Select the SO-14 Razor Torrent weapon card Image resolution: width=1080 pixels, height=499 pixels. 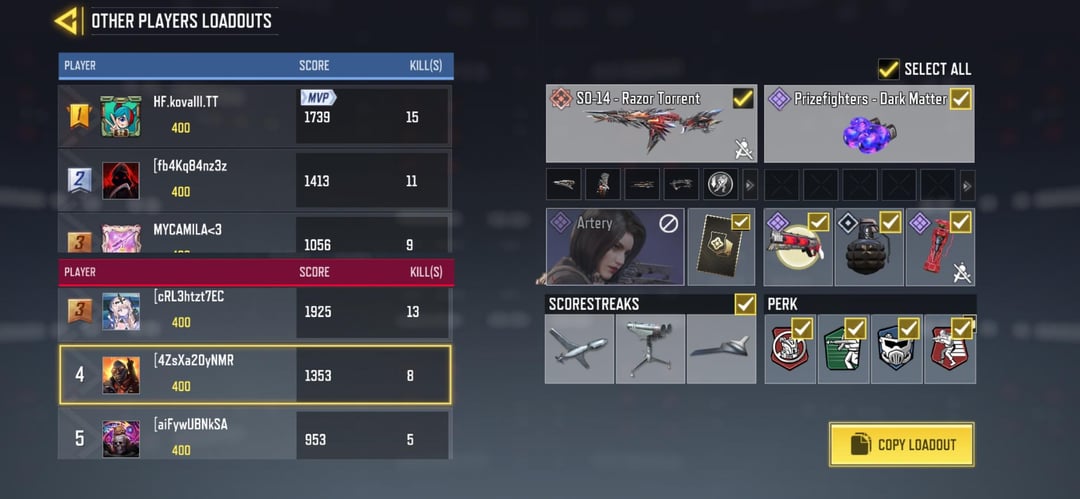650,124
